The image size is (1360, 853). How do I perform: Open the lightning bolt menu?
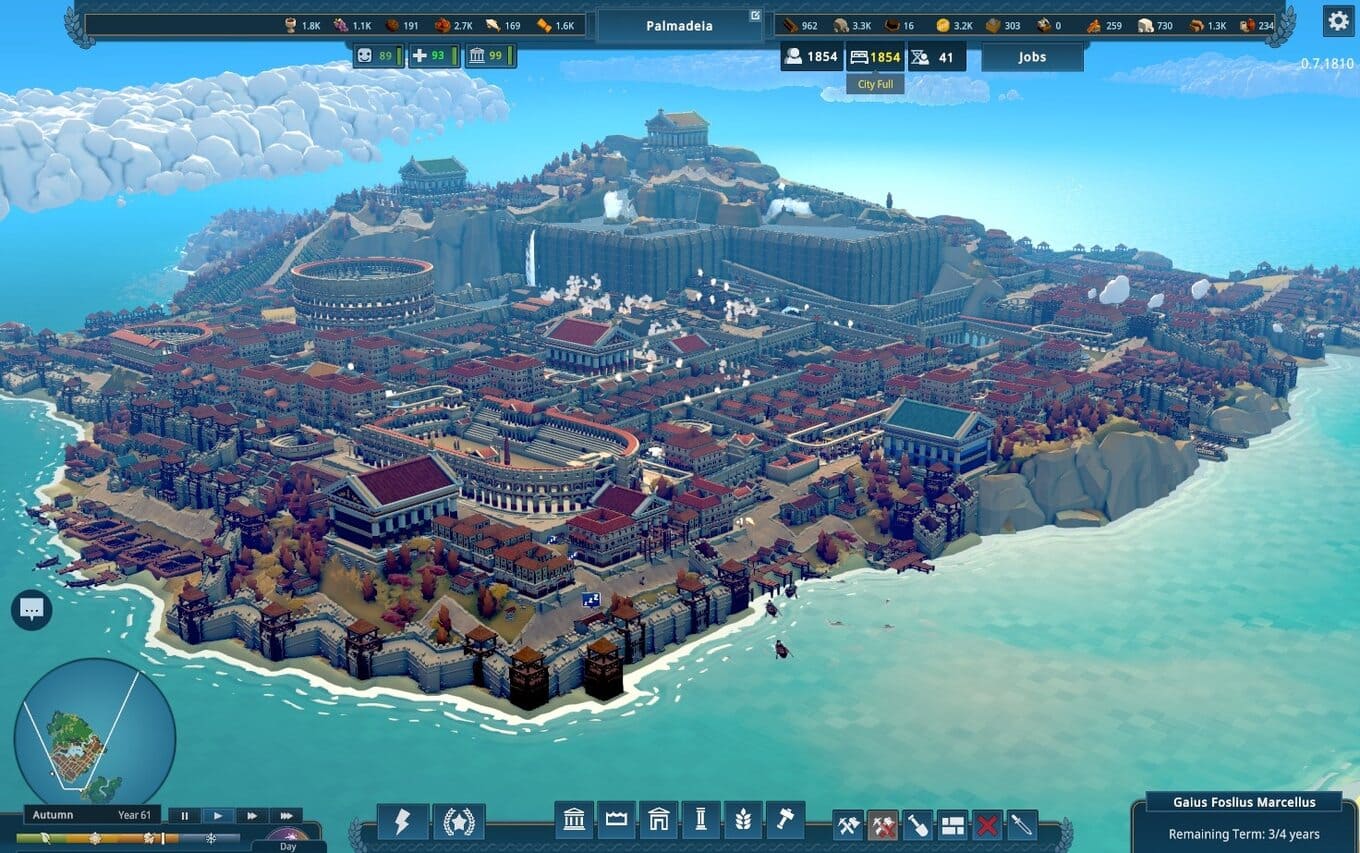click(402, 822)
